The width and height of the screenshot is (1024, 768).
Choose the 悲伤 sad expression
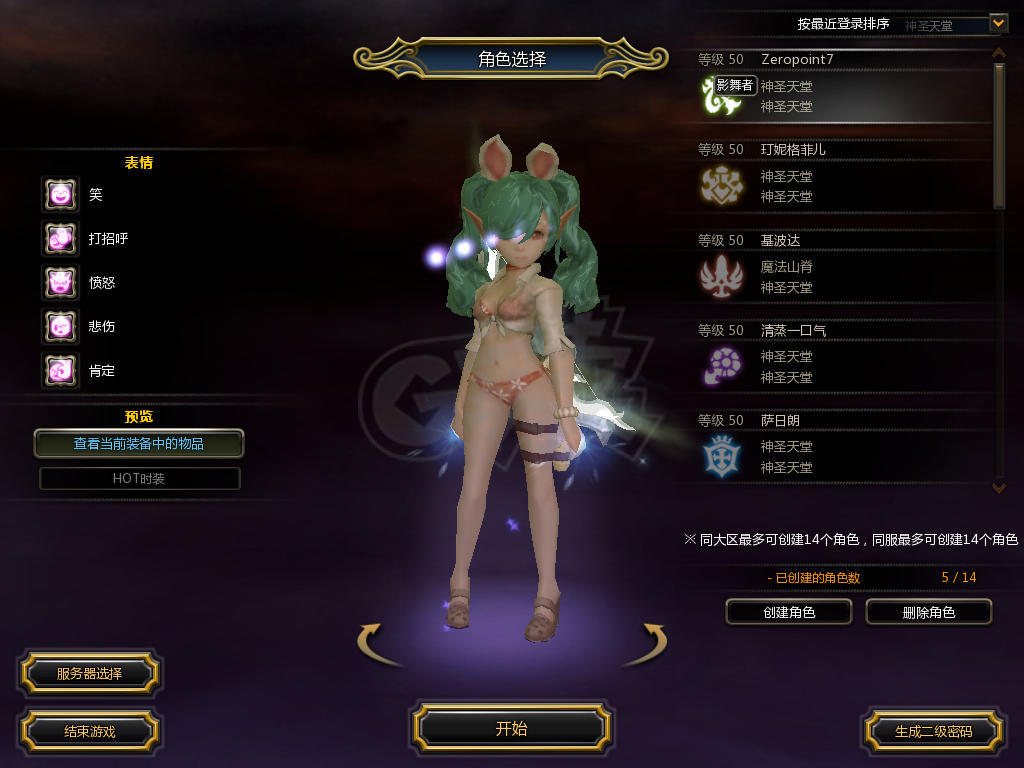click(60, 326)
